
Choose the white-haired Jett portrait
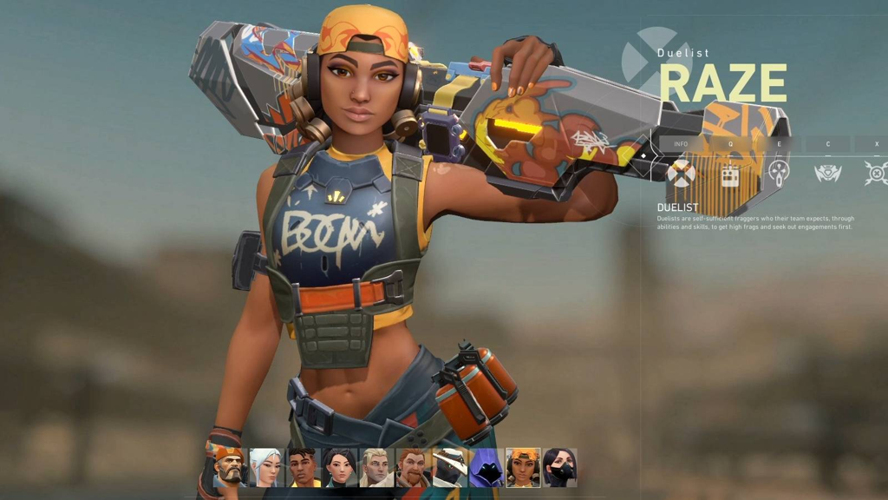pos(267,467)
